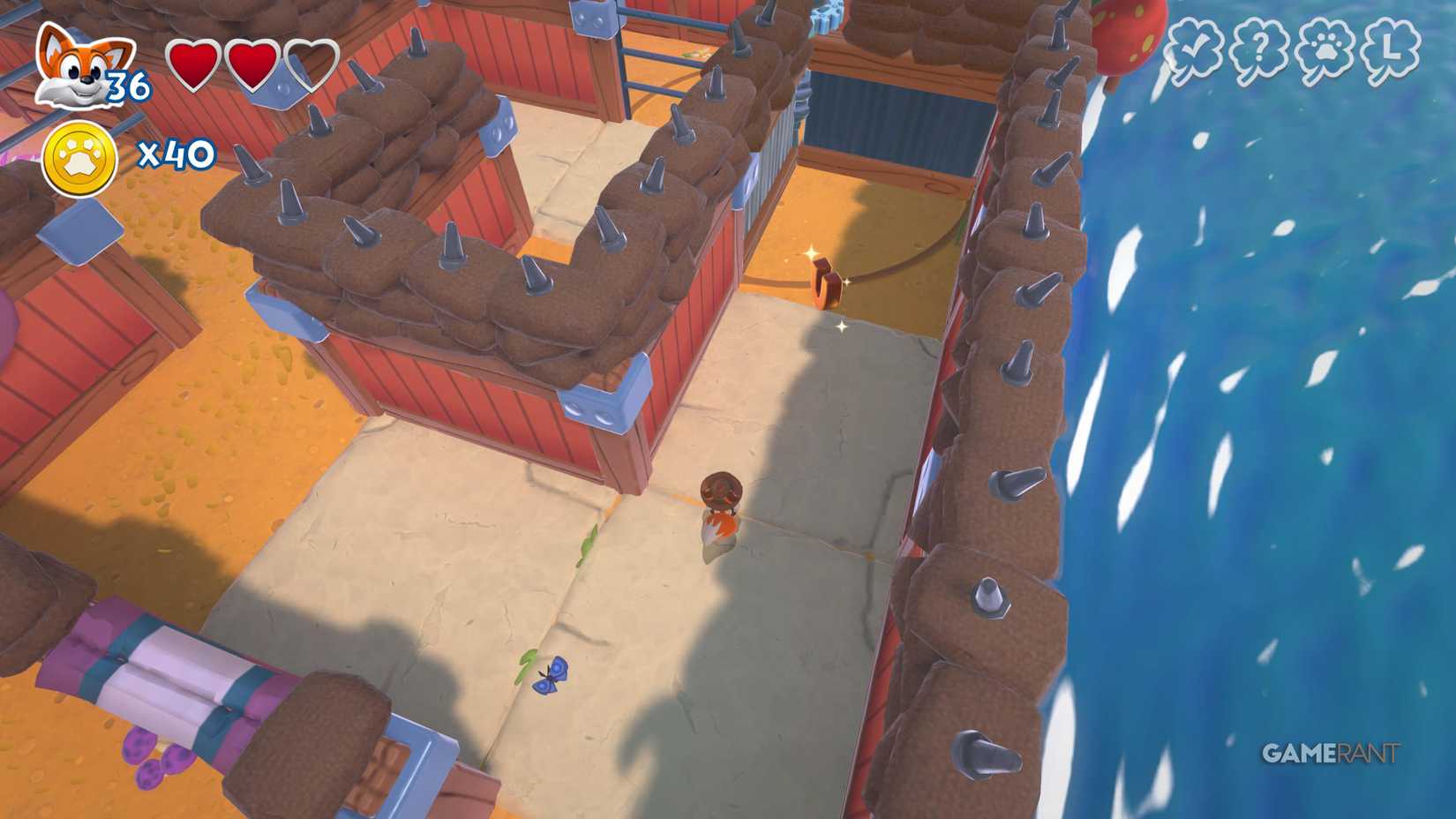Click the second filled red heart
The height and width of the screenshot is (819, 1456).
[254, 64]
